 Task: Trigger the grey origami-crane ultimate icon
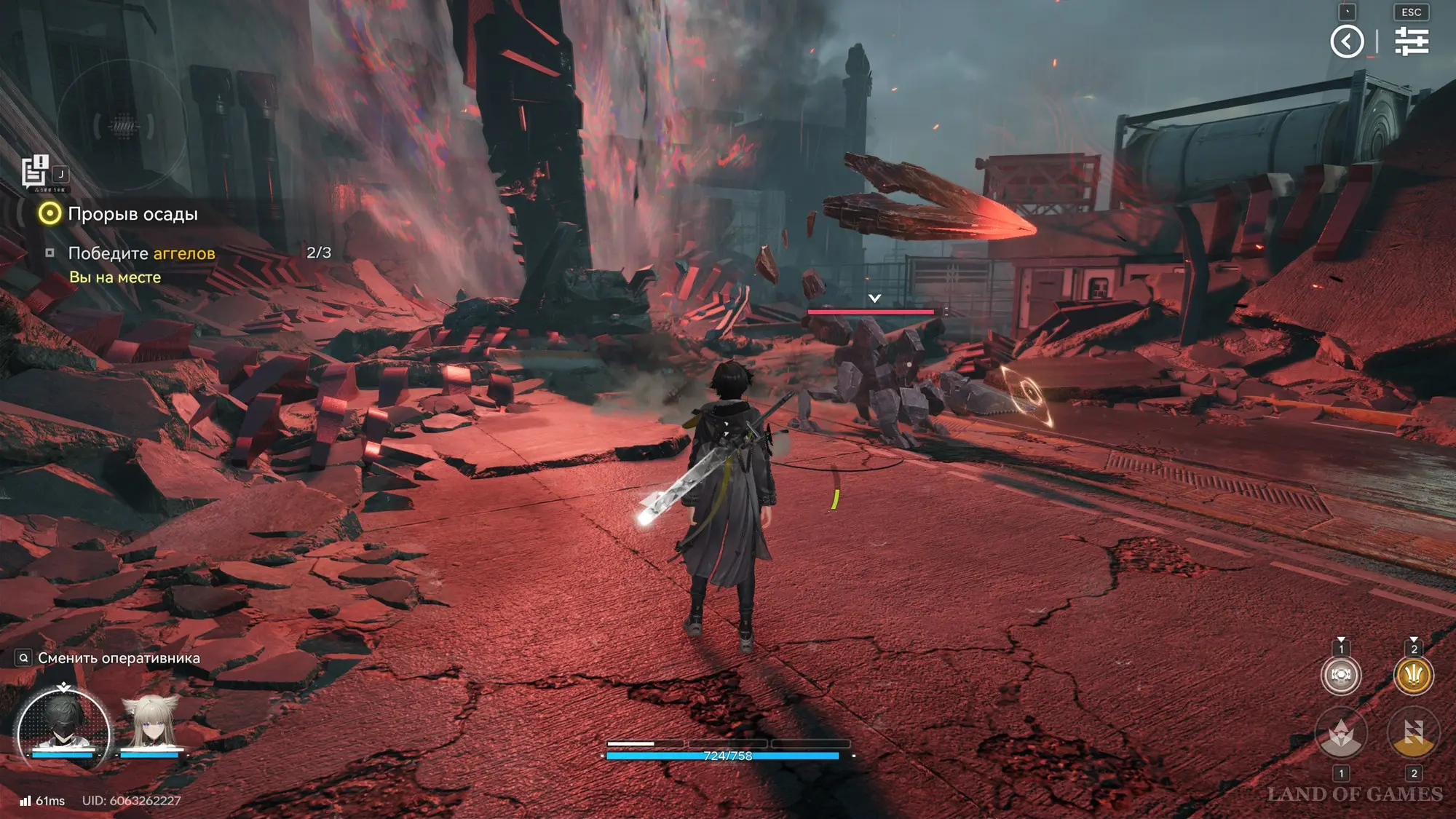click(x=1341, y=734)
